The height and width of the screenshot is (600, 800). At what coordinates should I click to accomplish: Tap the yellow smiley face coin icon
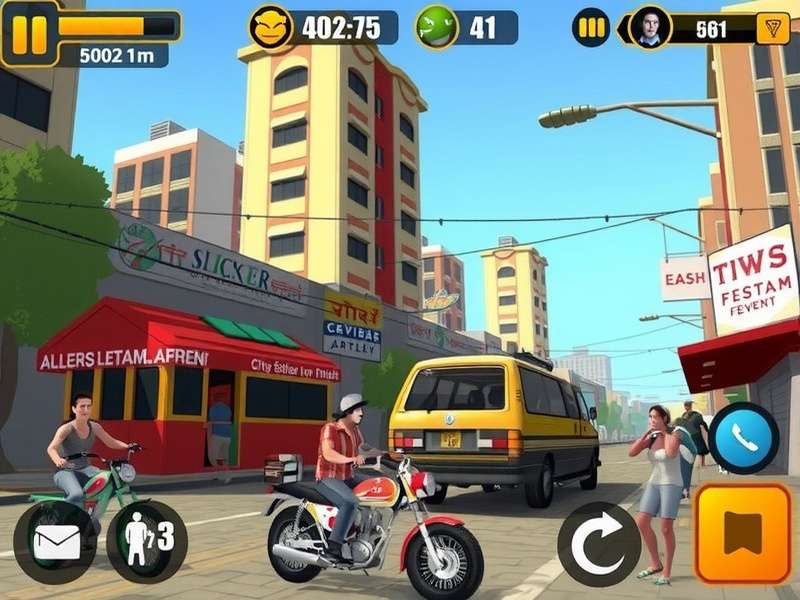[268, 27]
